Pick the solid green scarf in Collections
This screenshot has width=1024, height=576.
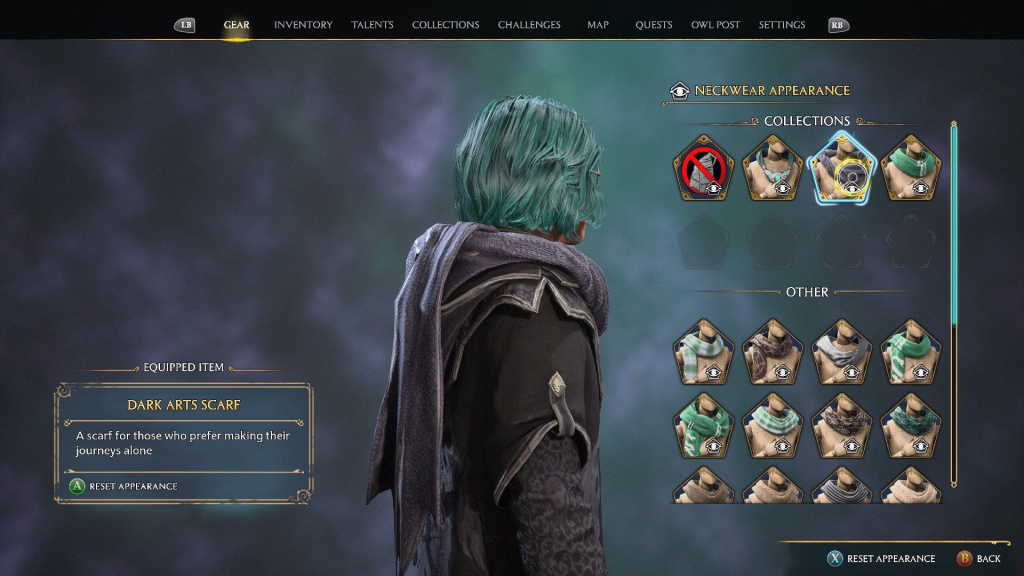click(x=911, y=168)
